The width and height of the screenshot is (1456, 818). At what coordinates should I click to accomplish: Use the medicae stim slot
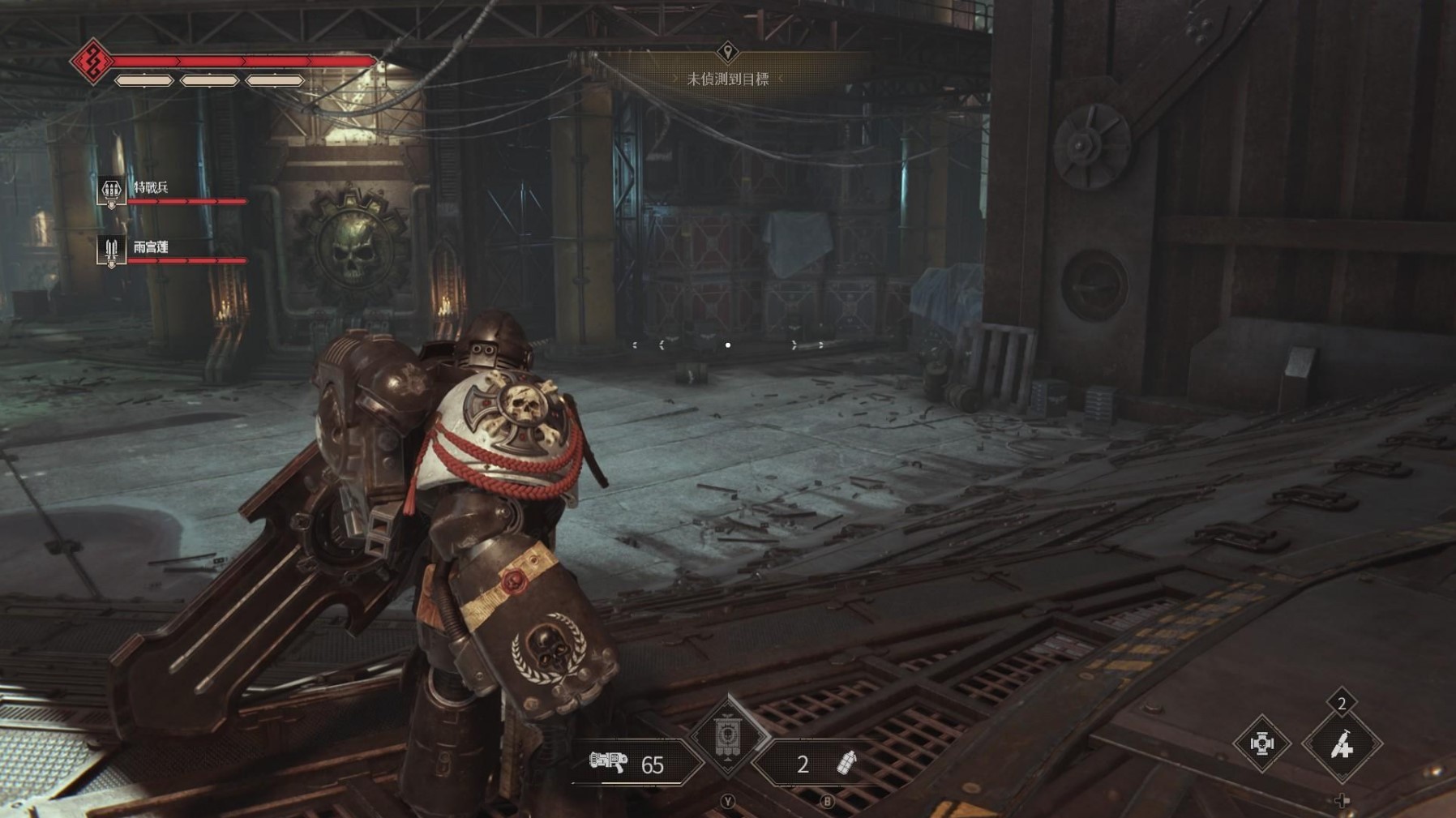click(1342, 744)
